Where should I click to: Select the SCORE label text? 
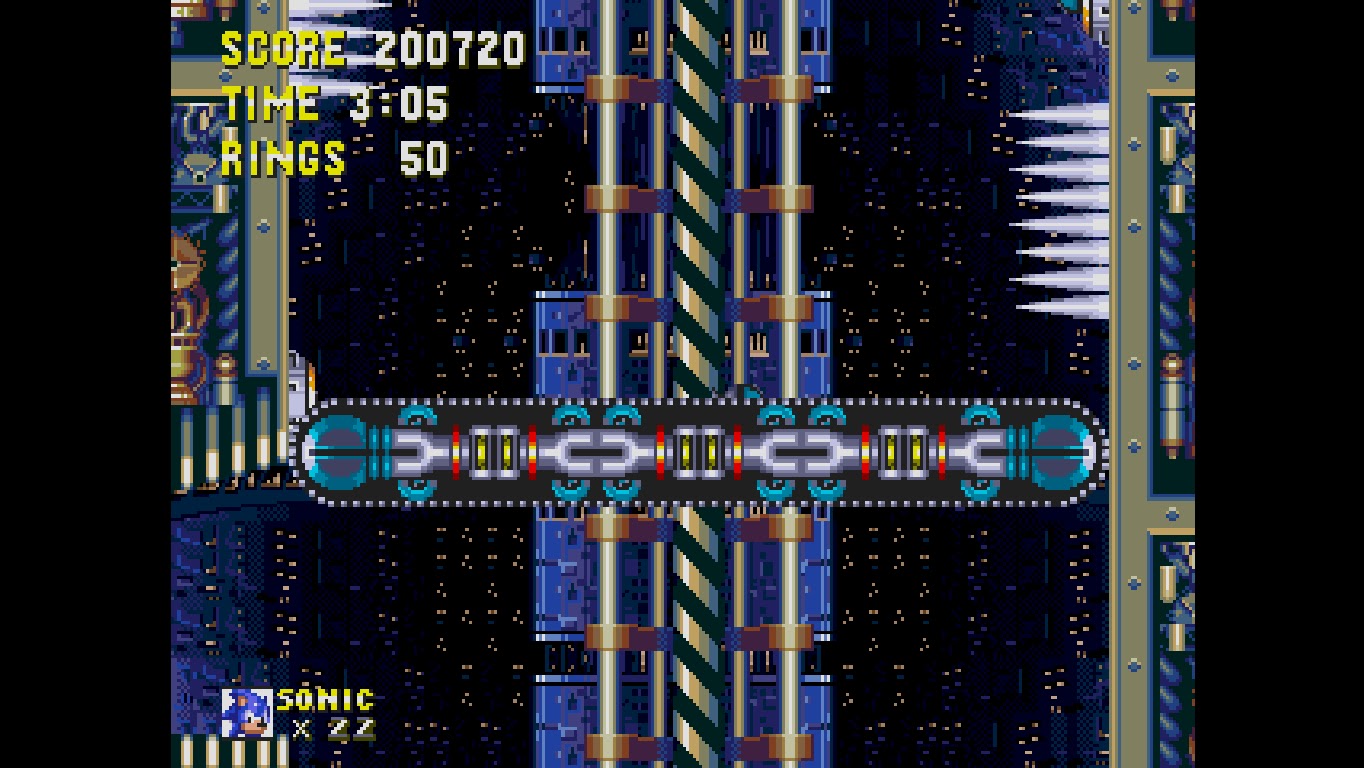point(283,47)
